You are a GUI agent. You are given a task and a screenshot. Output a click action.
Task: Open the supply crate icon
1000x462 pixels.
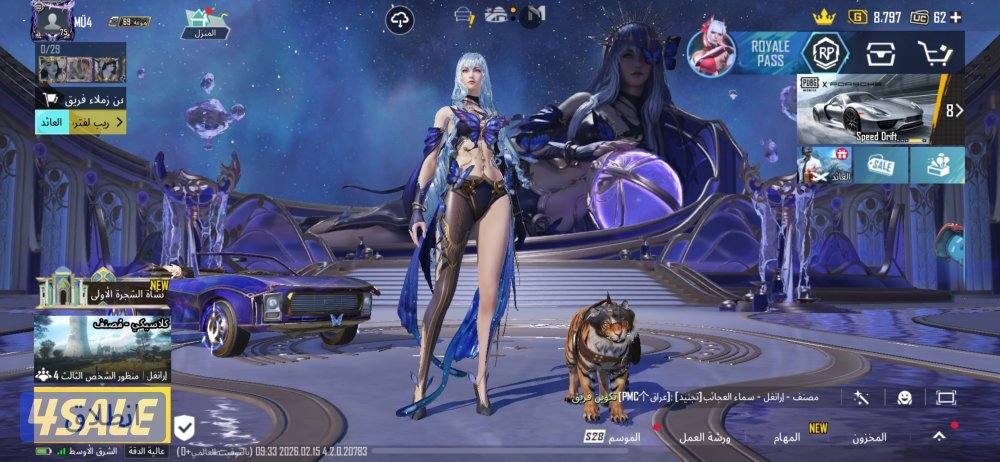881,54
